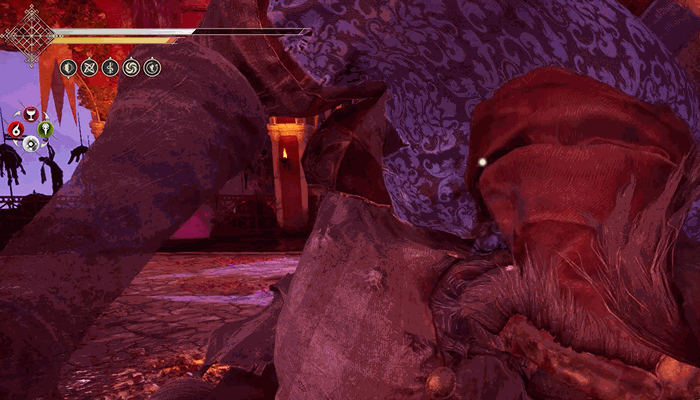Trigger the spiral swirl ability icon
The width and height of the screenshot is (700, 400).
click(x=131, y=67)
